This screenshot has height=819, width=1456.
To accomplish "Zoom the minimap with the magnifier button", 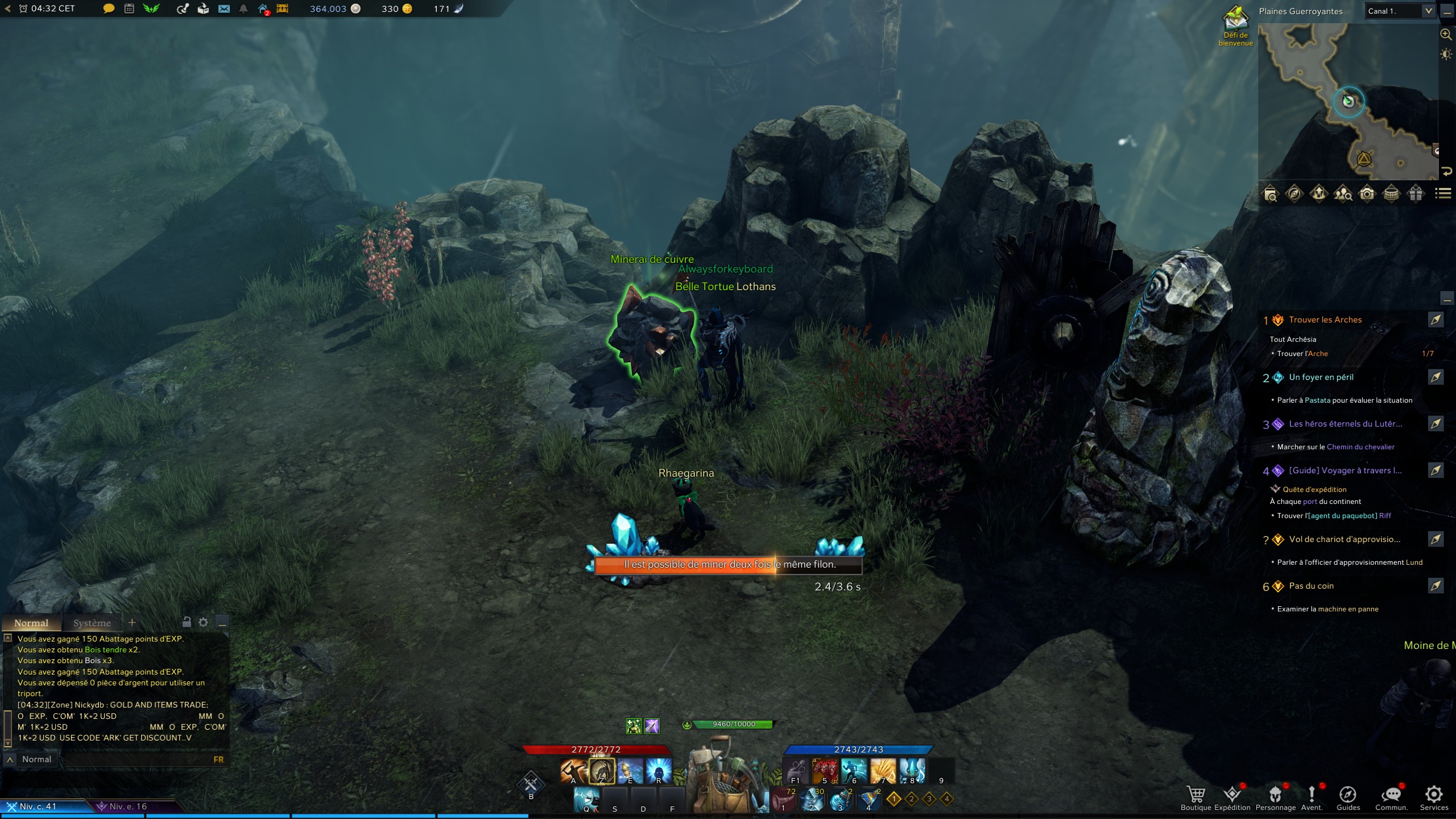I will [1446, 34].
